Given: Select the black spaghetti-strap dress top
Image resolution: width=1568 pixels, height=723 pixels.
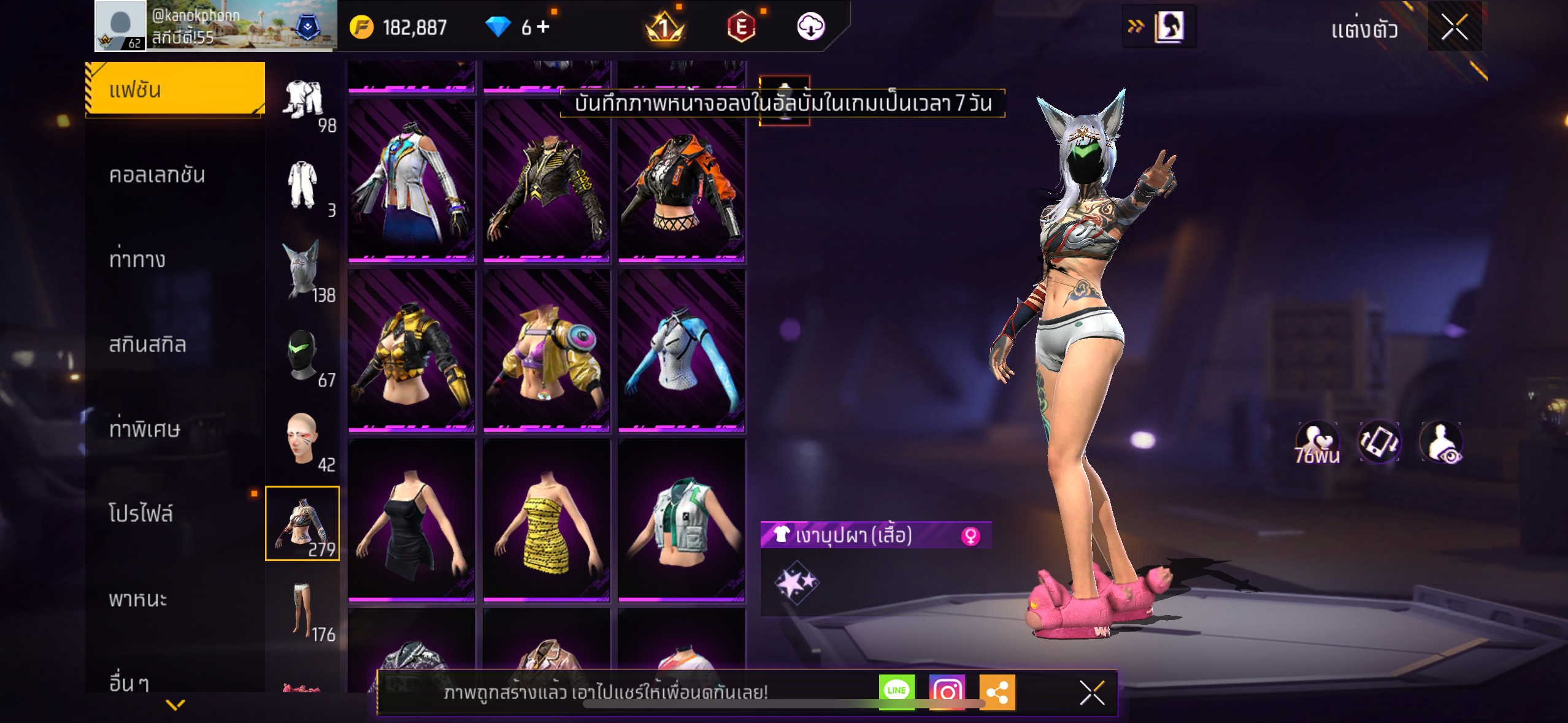Looking at the screenshot, I should 412,519.
